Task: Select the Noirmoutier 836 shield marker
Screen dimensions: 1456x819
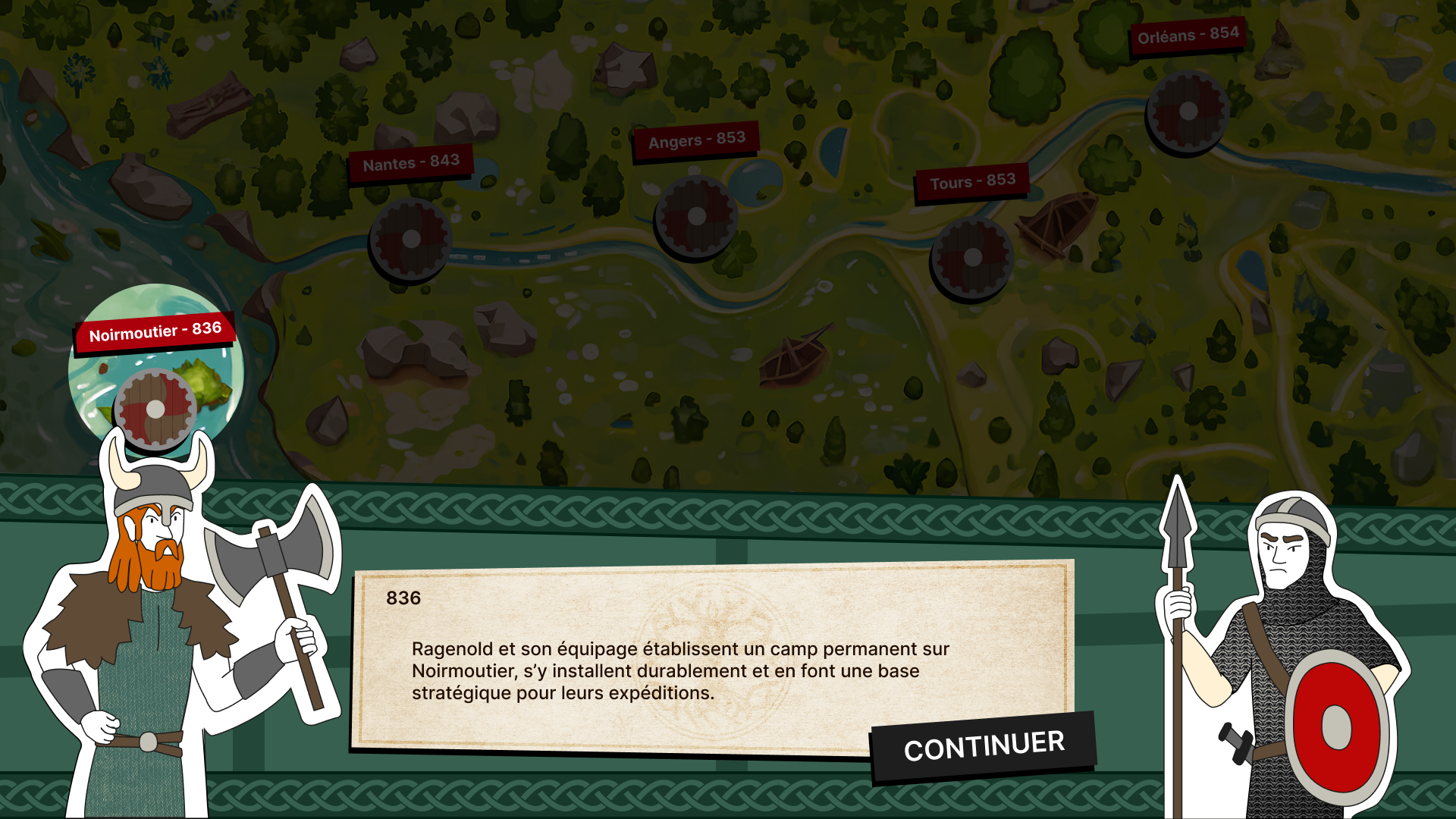Action: 155,409
